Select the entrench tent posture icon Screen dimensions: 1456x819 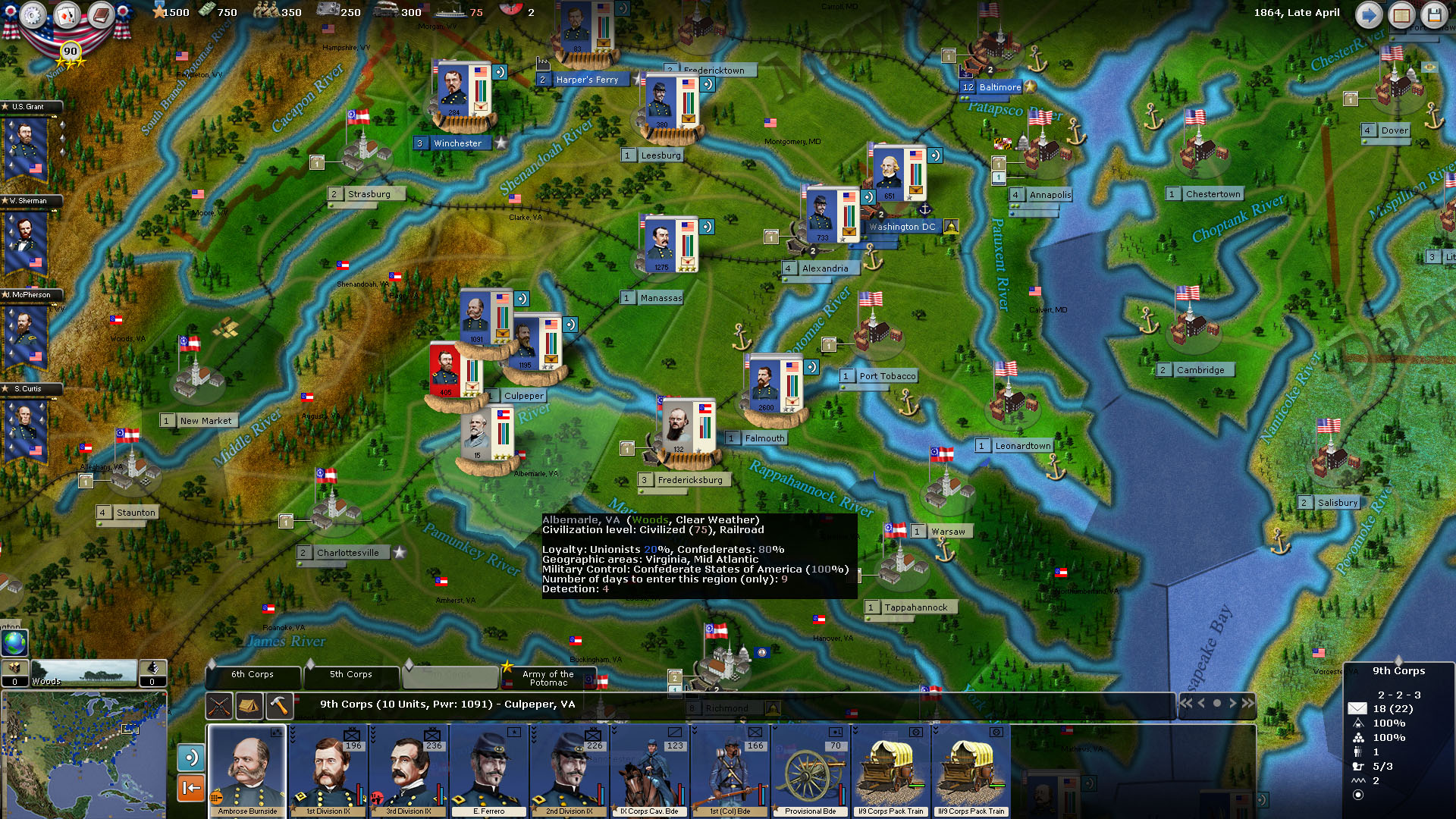coord(249,706)
